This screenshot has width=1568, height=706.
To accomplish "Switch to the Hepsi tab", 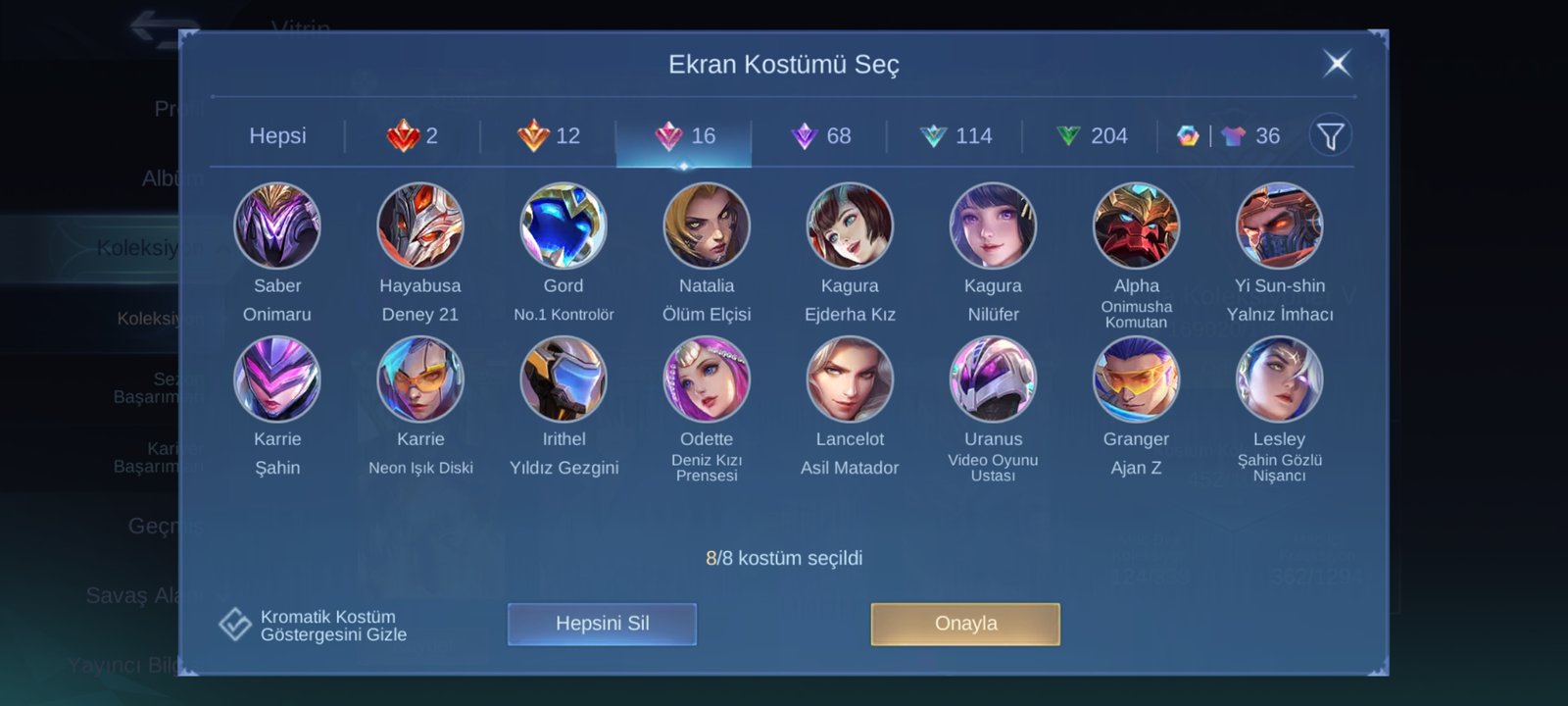I will pos(277,136).
